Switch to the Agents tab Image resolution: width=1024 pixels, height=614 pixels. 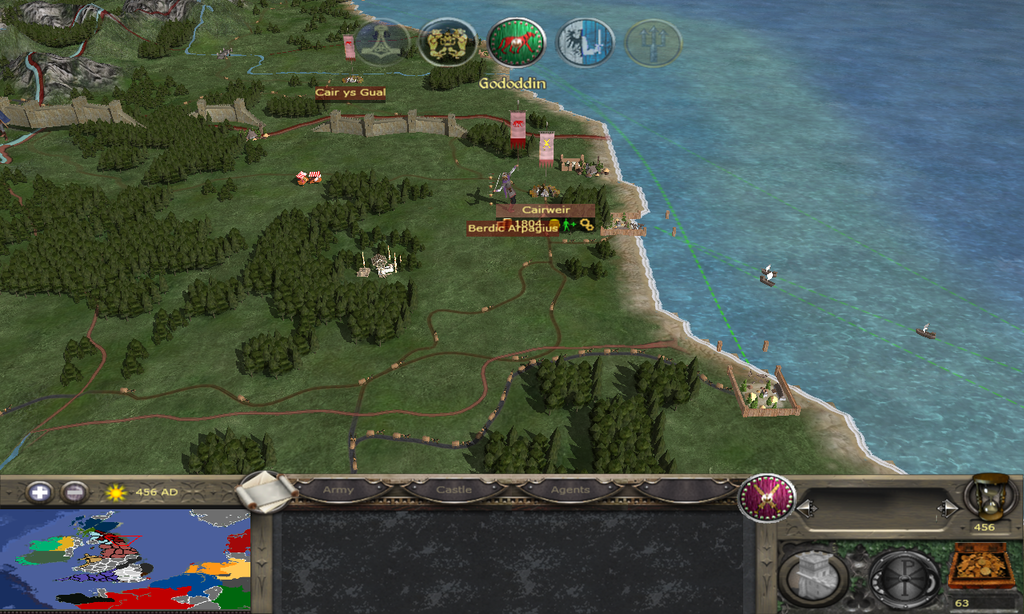569,490
